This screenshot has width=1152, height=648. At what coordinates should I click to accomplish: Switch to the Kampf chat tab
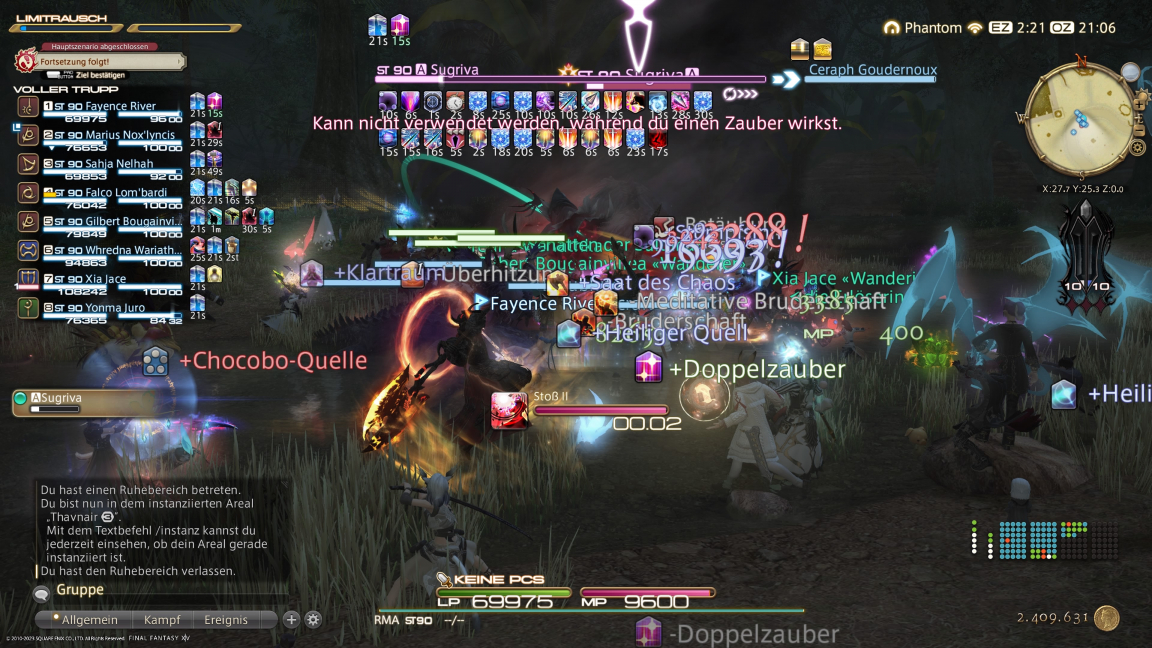point(162,620)
